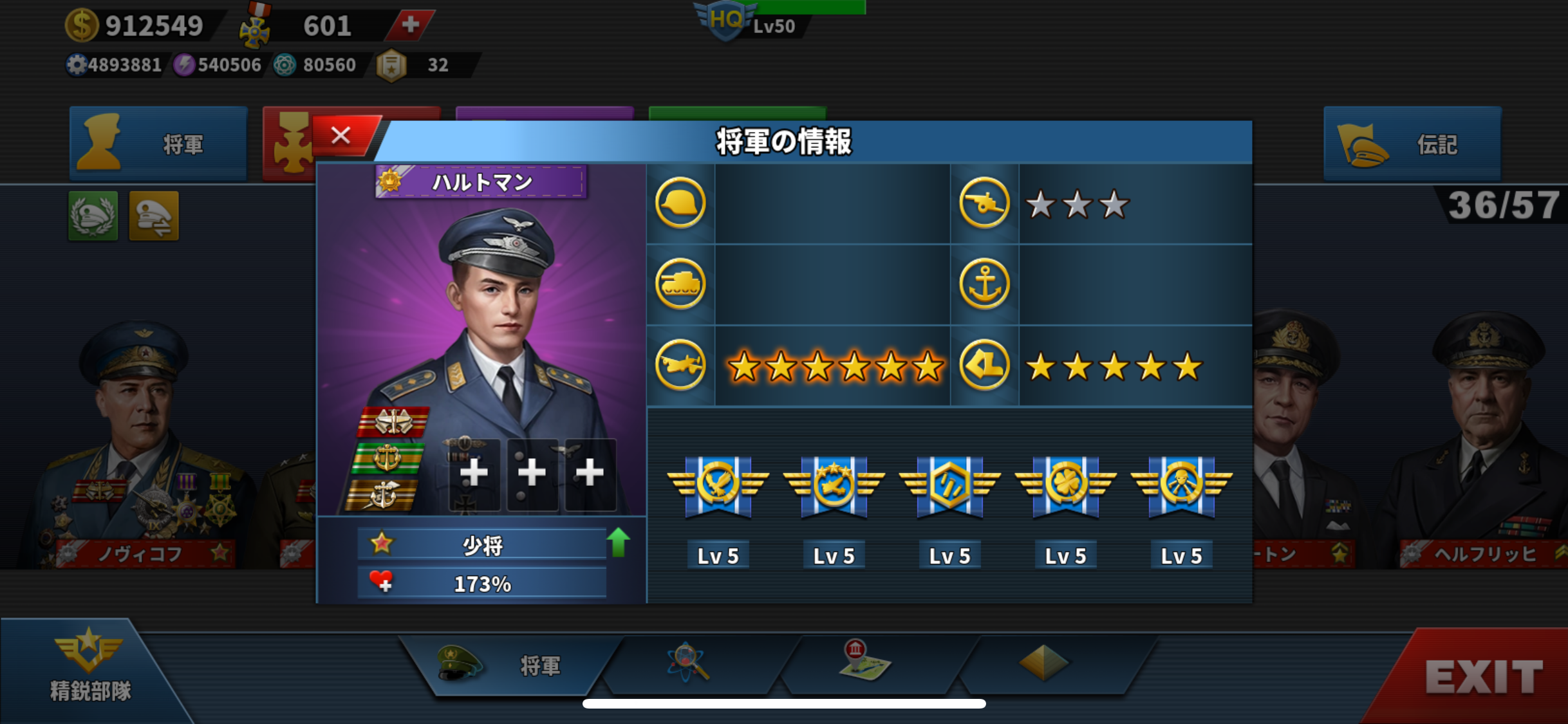
Task: Open the 将軍 category at top left
Action: pyautogui.click(x=158, y=144)
